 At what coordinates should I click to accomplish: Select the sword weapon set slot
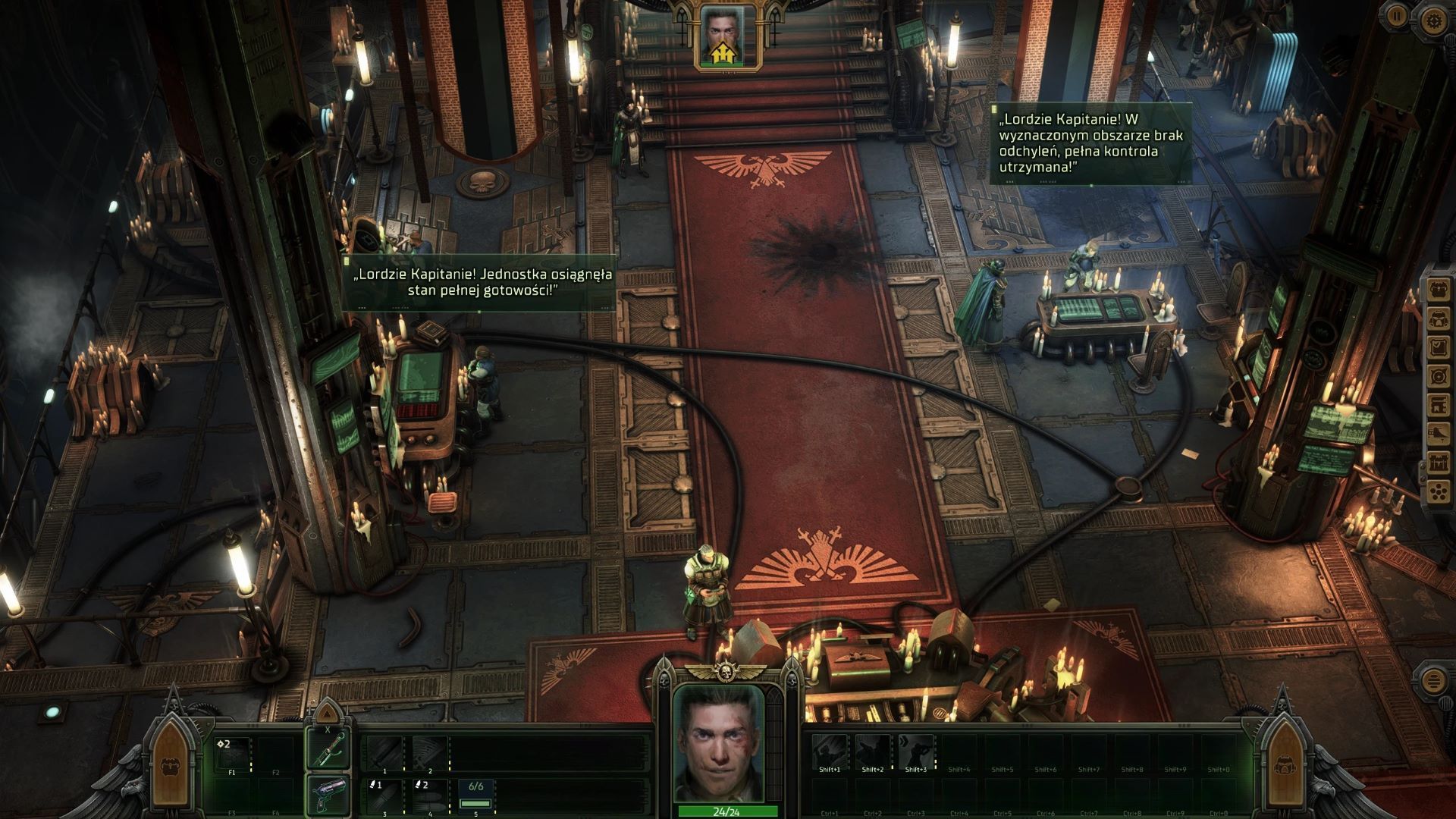(x=328, y=751)
